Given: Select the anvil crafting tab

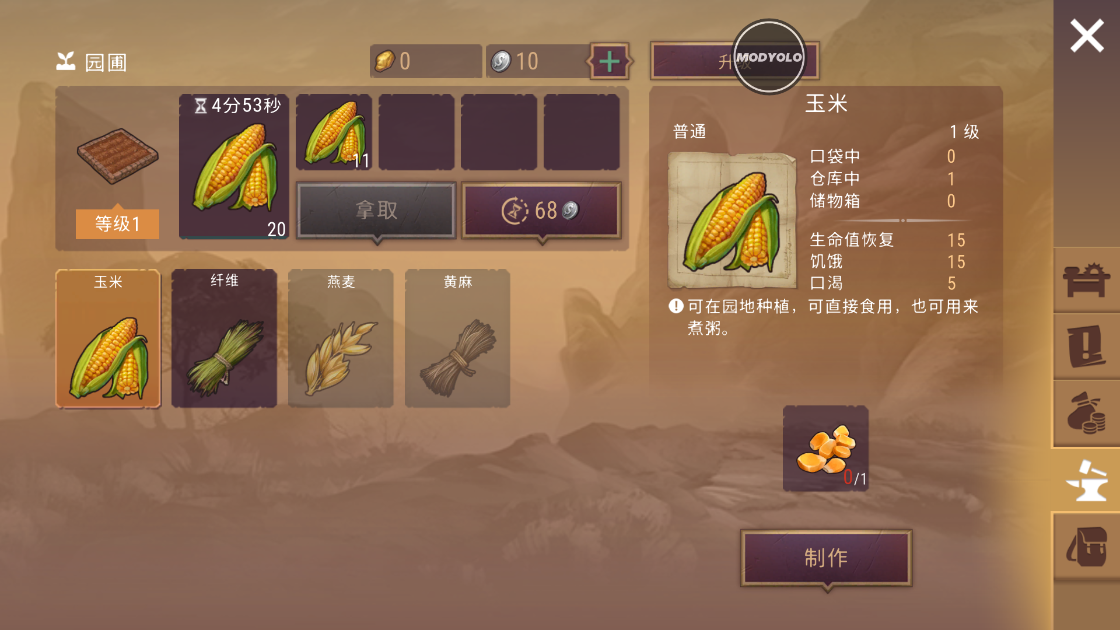Looking at the screenshot, I should 1086,480.
